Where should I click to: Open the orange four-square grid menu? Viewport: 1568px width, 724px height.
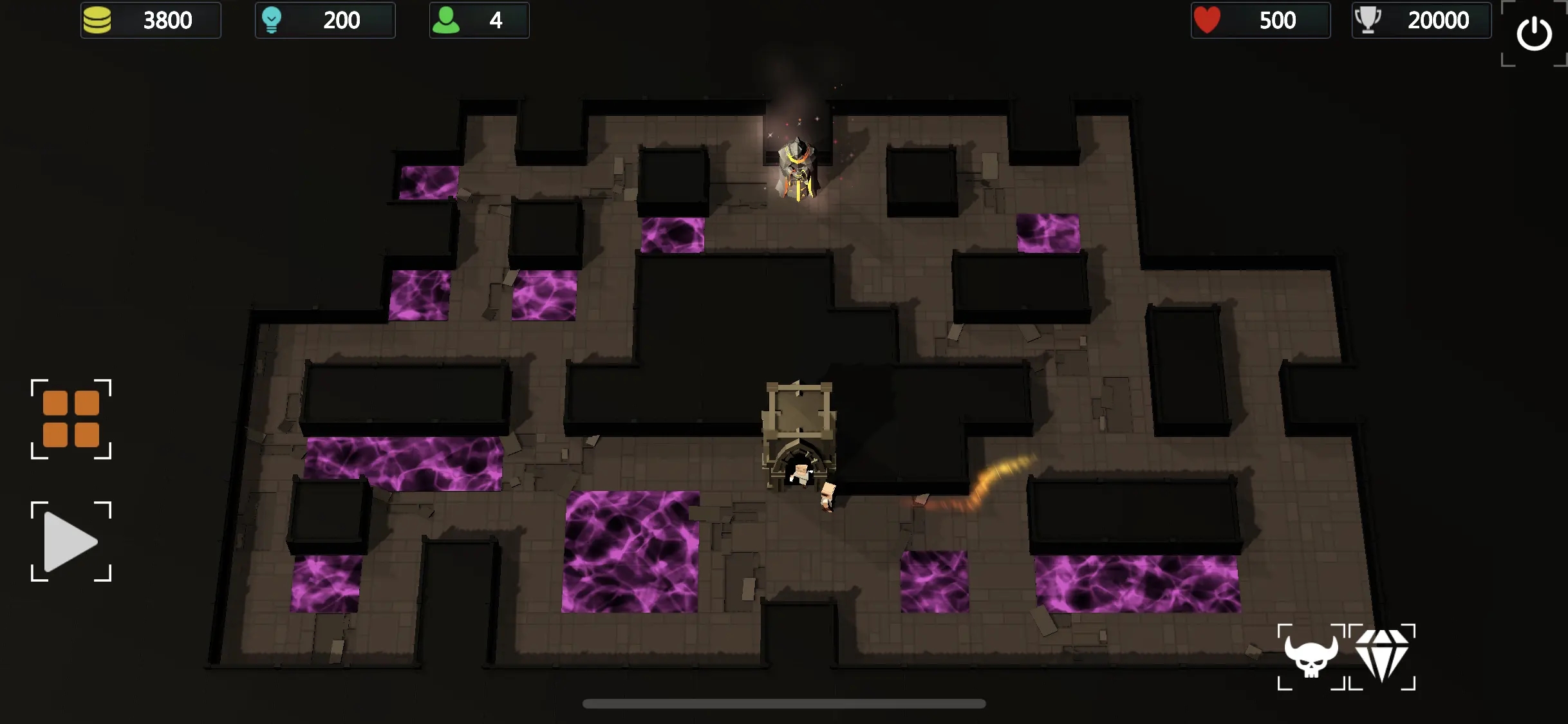(x=71, y=419)
